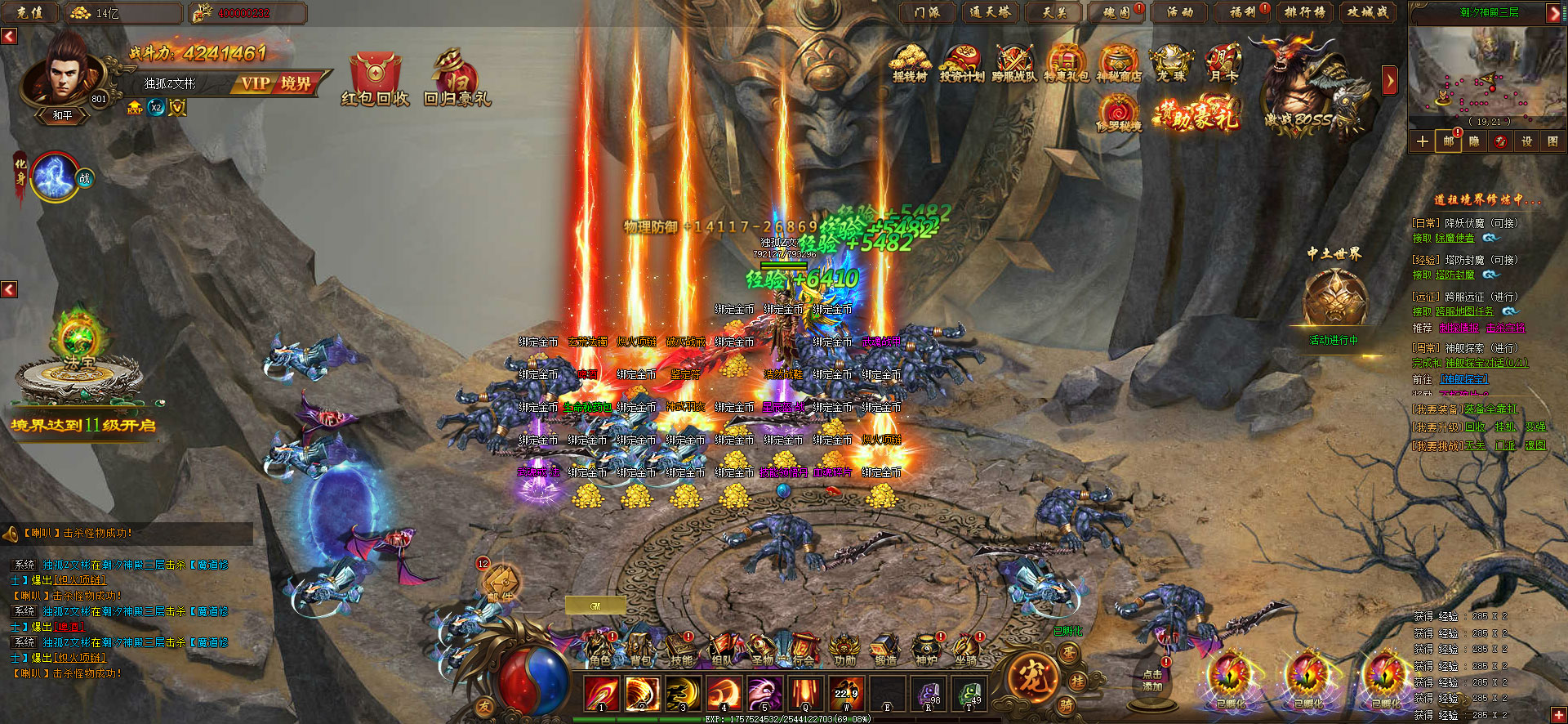Follow the 除魔使者 quest link

(1454, 238)
